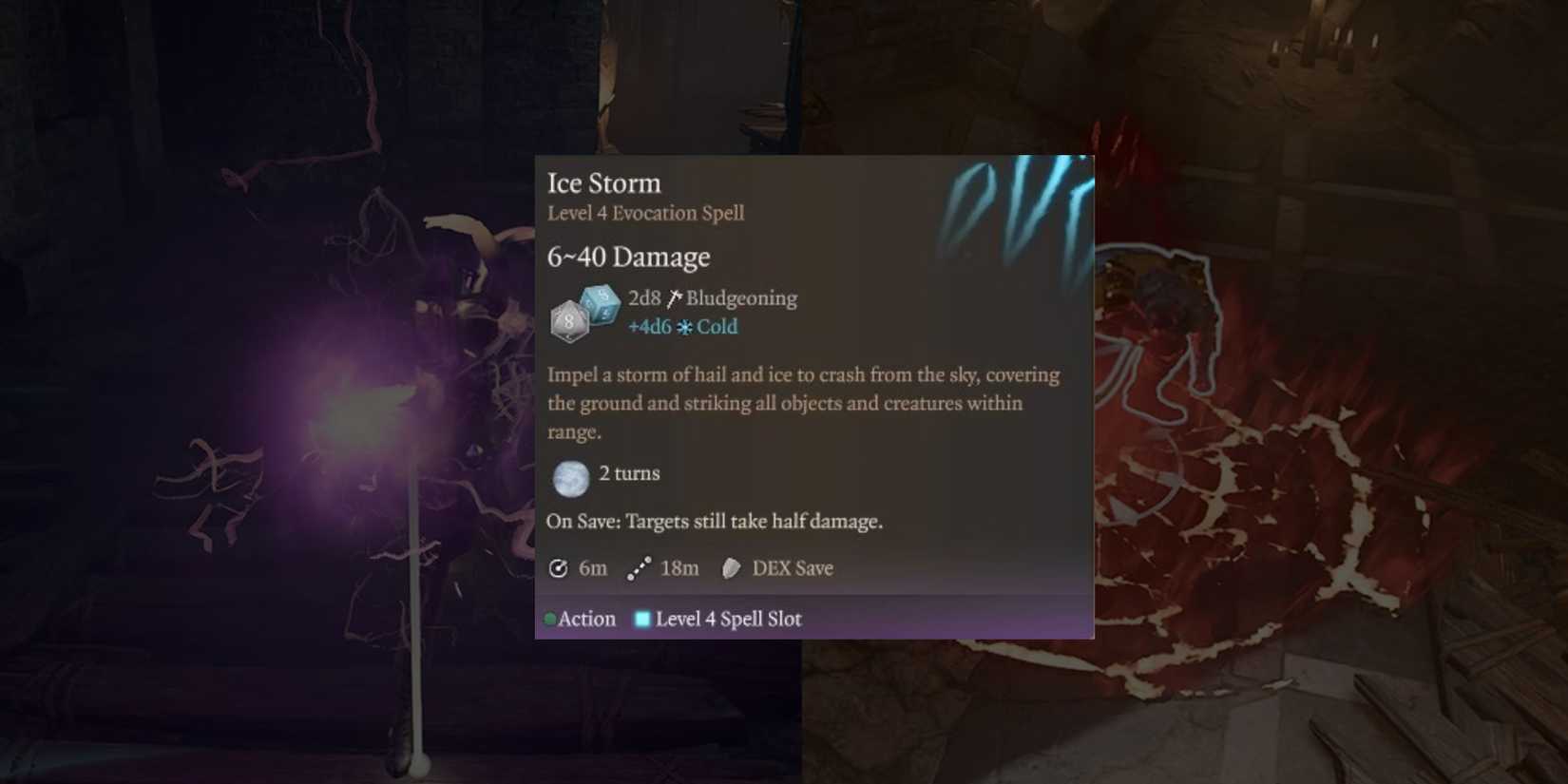The height and width of the screenshot is (784, 1568).
Task: Expand the On Save details line
Action: tap(715, 521)
